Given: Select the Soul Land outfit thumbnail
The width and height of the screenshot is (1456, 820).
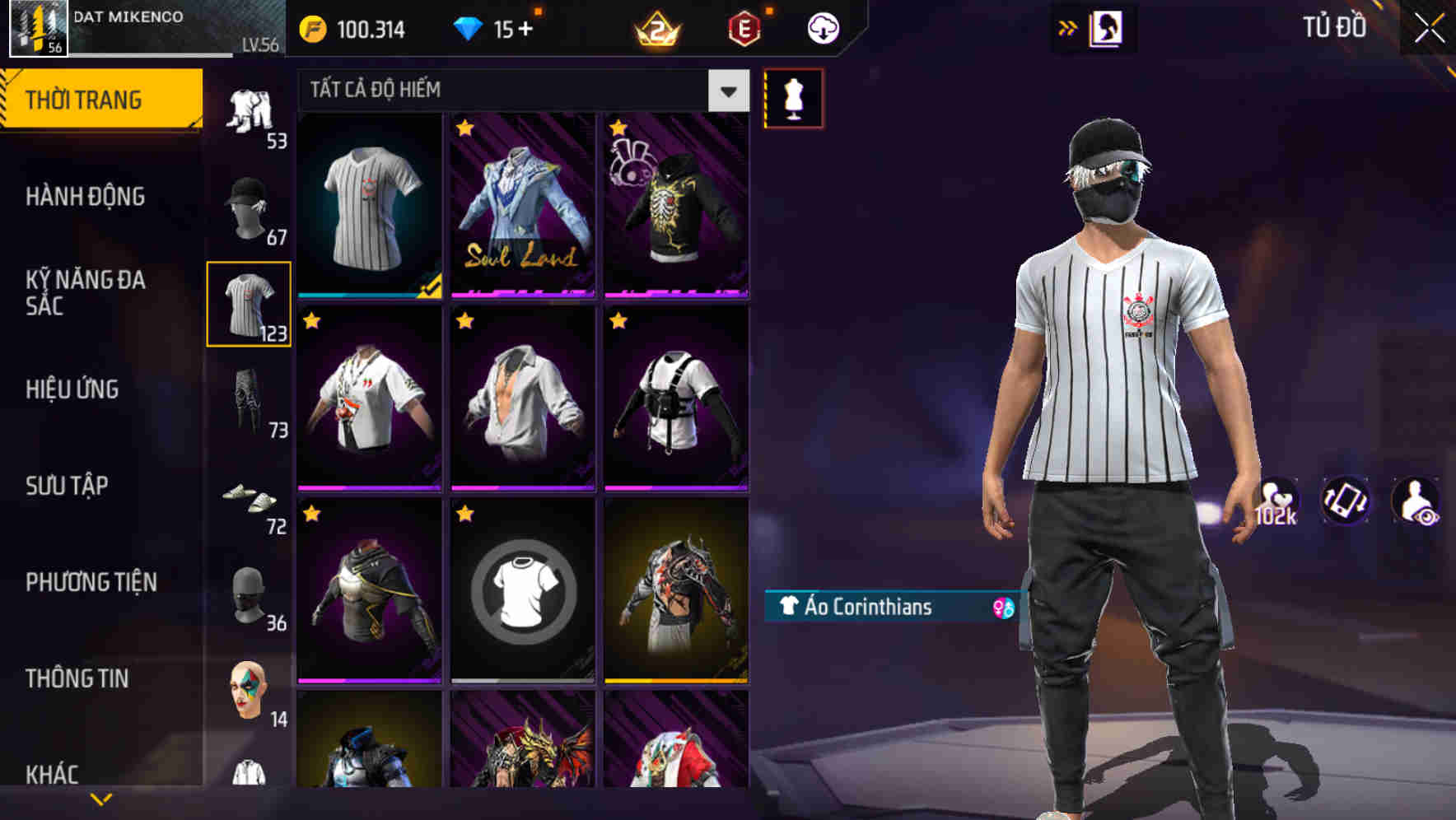Looking at the screenshot, I should pyautogui.click(x=523, y=206).
